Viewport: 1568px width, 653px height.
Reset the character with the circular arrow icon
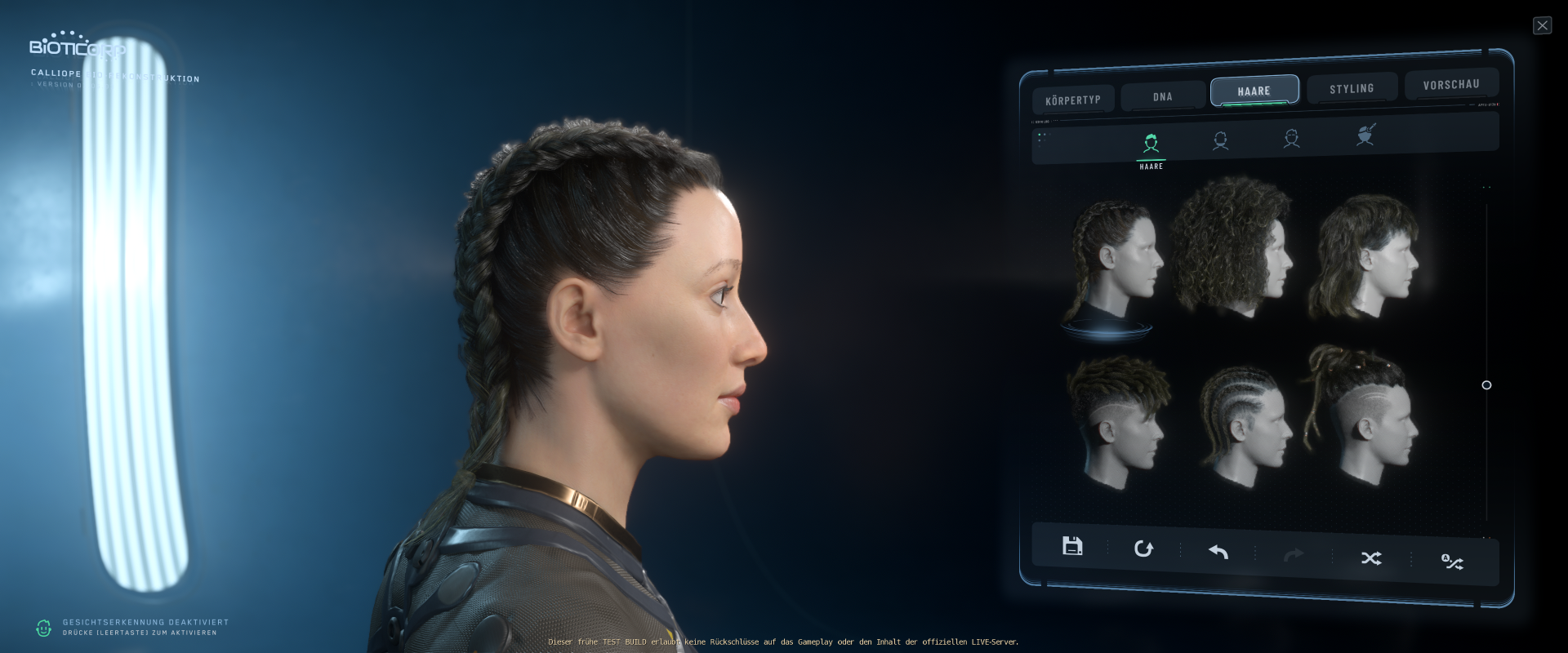coord(1143,549)
